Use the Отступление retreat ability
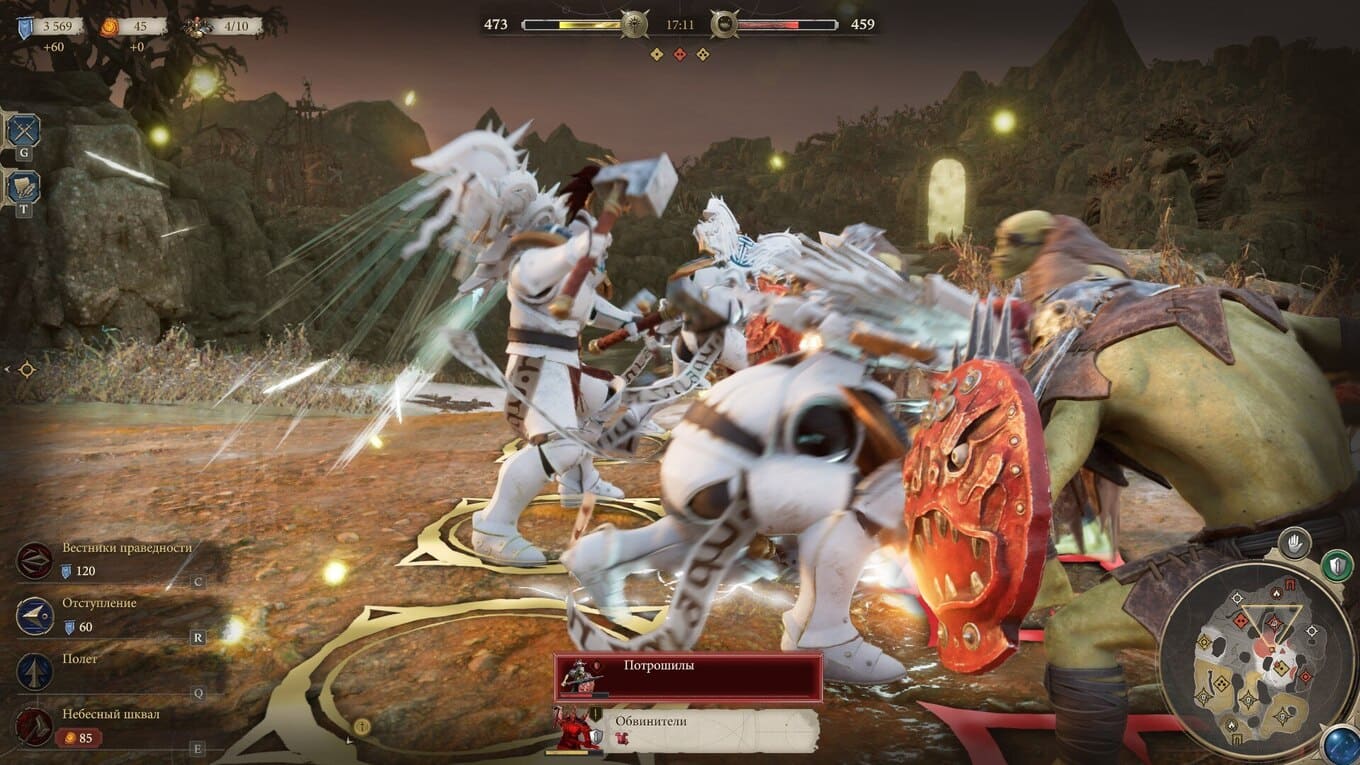Viewport: 1360px width, 765px height. tap(36, 616)
